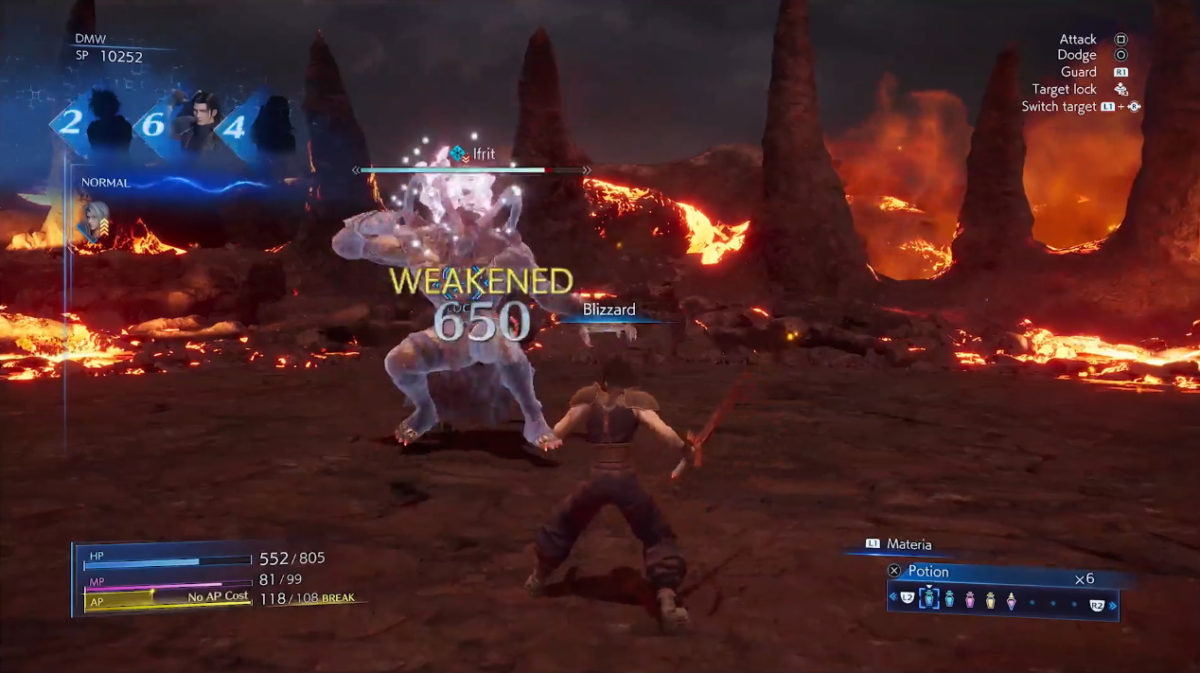
Task: Click the Ifrit target name label
Action: (x=483, y=153)
